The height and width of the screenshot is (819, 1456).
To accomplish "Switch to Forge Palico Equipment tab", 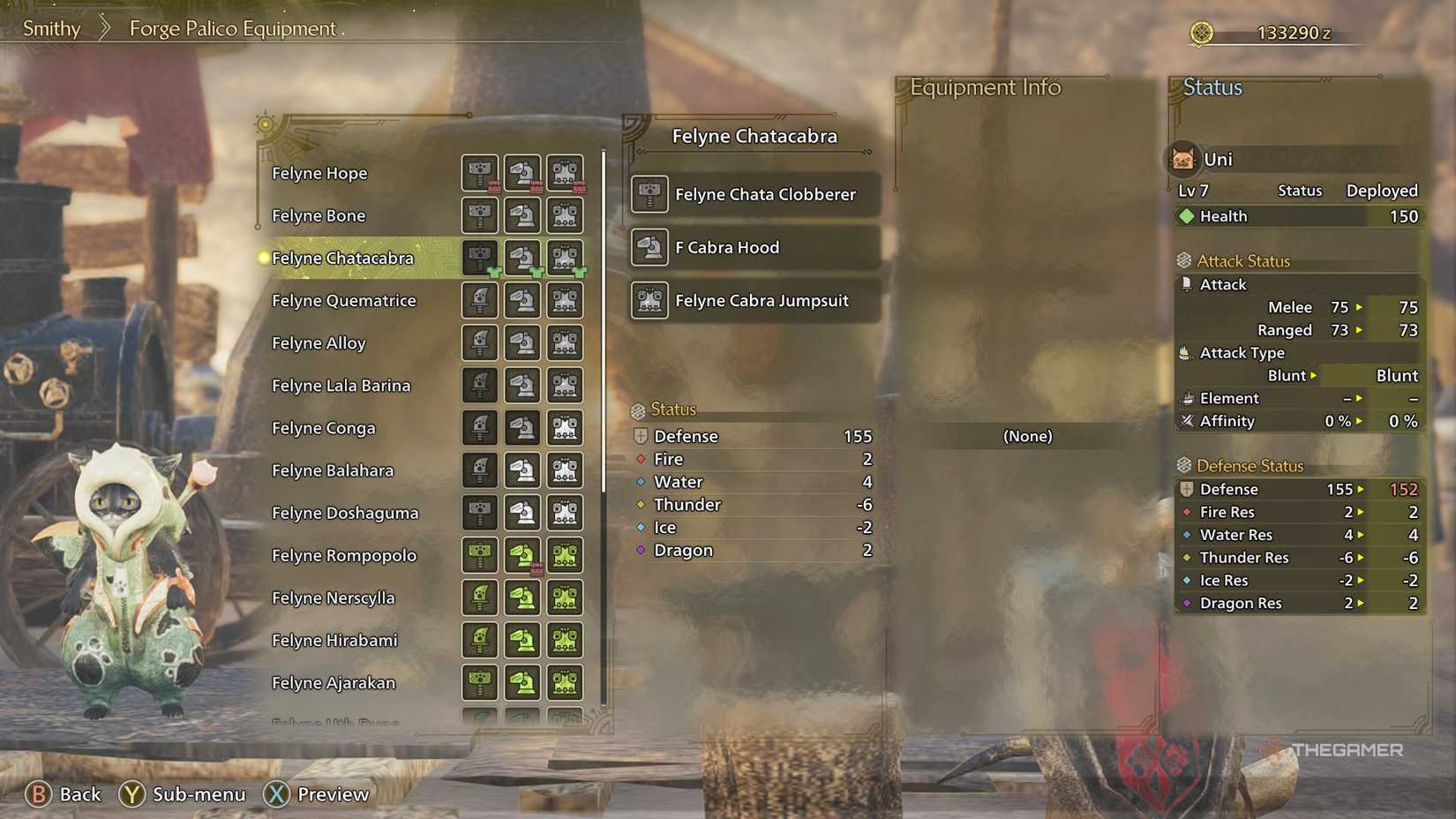I will click(233, 28).
